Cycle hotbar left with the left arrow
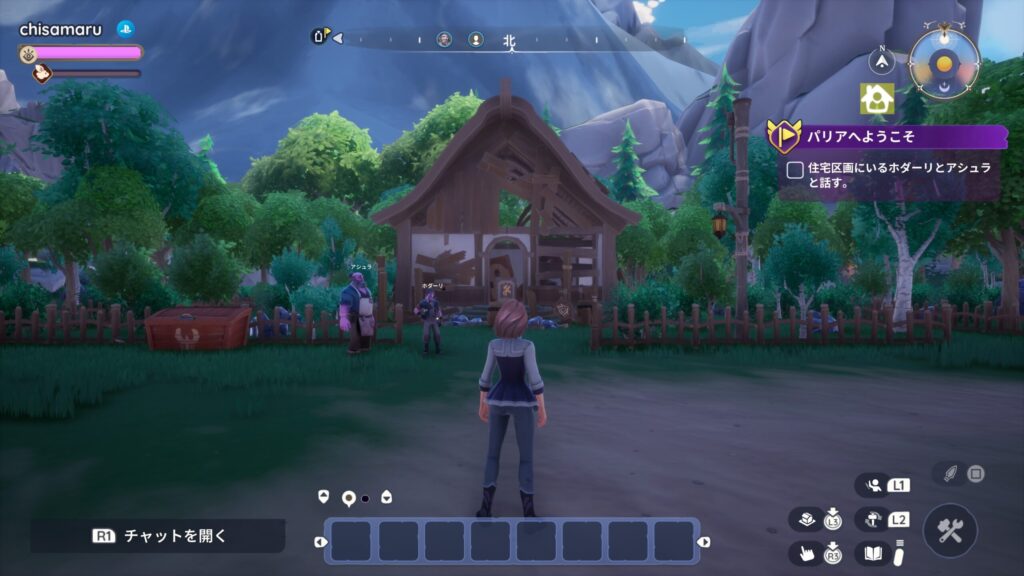This screenshot has height=576, width=1024. 320,542
